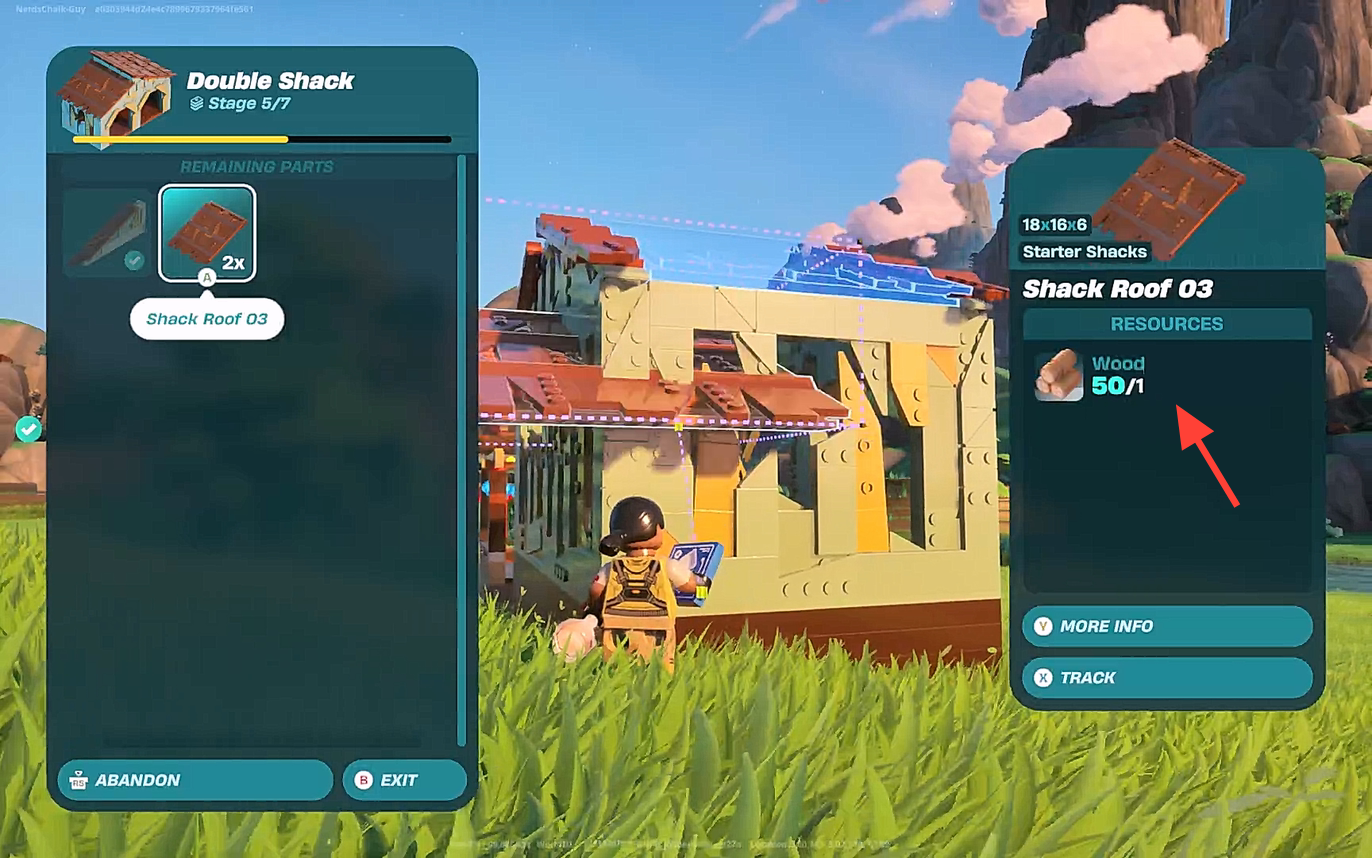Abandon the Double Shack build

pyautogui.click(x=195, y=780)
